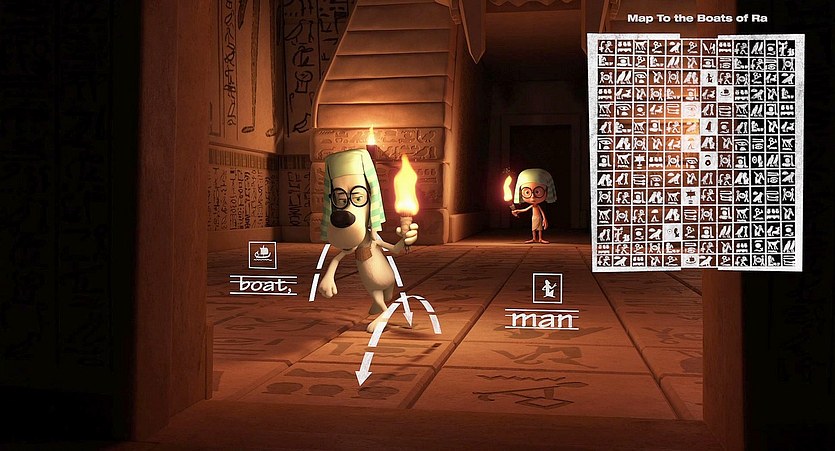
Task: Select the boat hieroglyph icon
Action: pos(261,254)
